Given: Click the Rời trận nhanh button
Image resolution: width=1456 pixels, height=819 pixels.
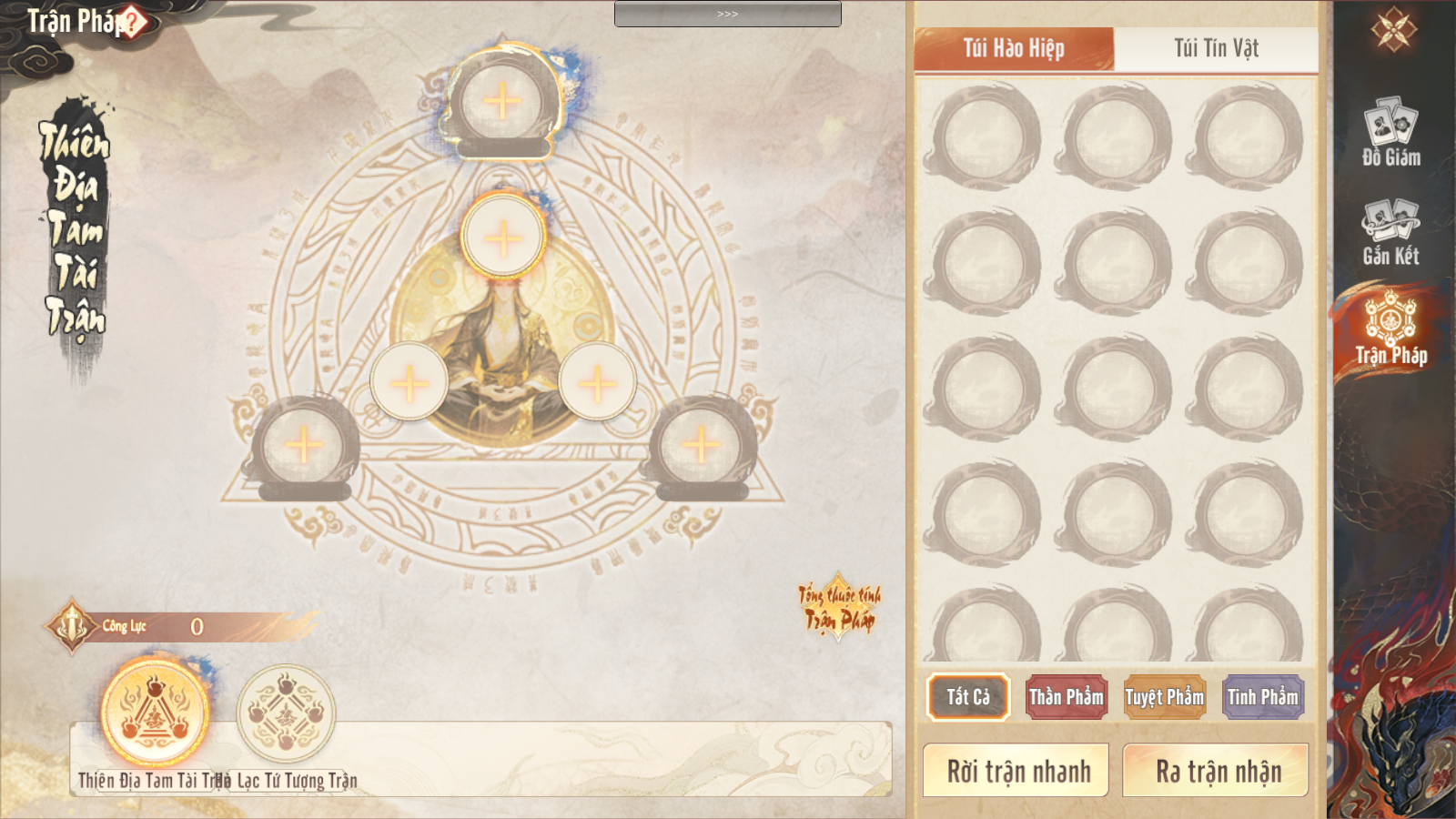Looking at the screenshot, I should click(x=1016, y=771).
